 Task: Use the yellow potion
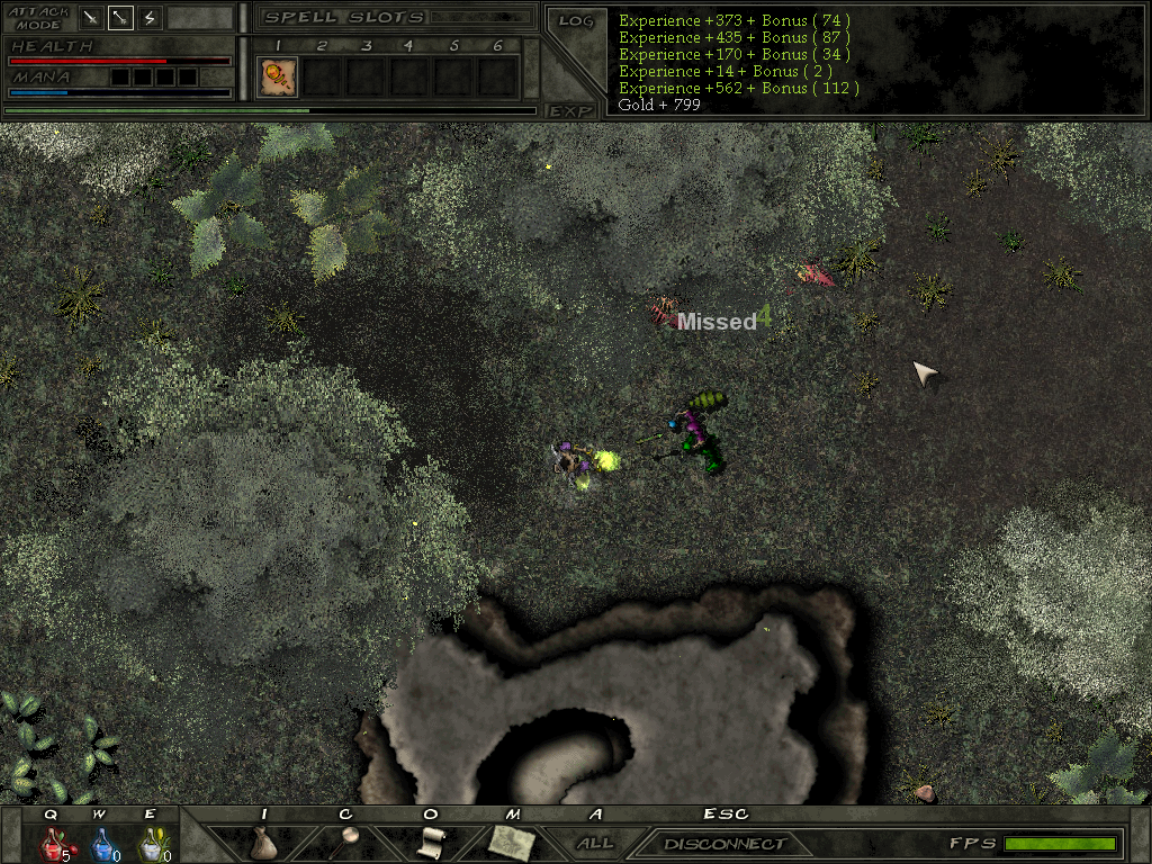click(x=150, y=845)
